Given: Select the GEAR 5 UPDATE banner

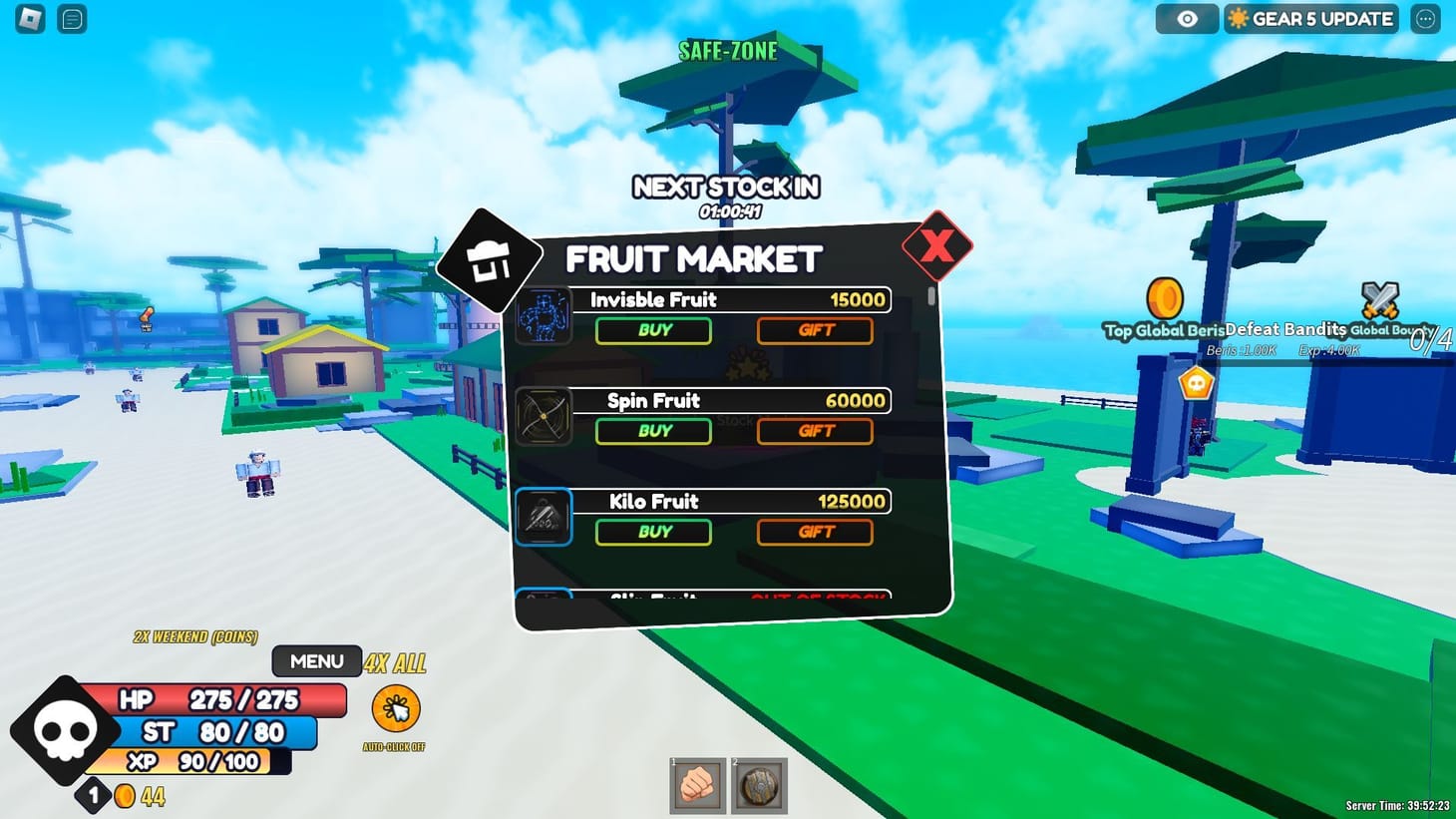Looking at the screenshot, I should coord(1309,18).
